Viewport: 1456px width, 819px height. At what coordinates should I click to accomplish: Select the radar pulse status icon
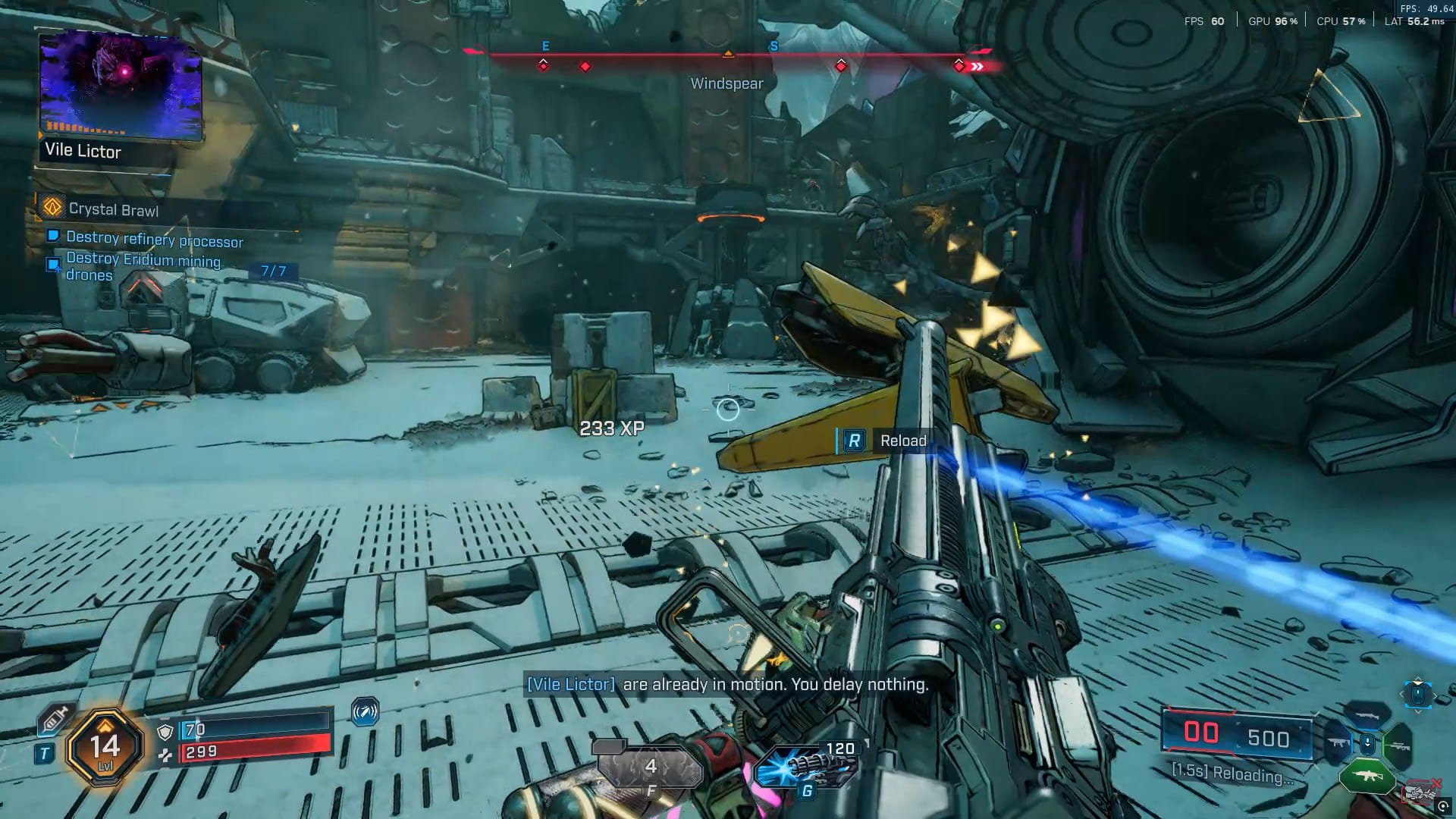(x=365, y=712)
